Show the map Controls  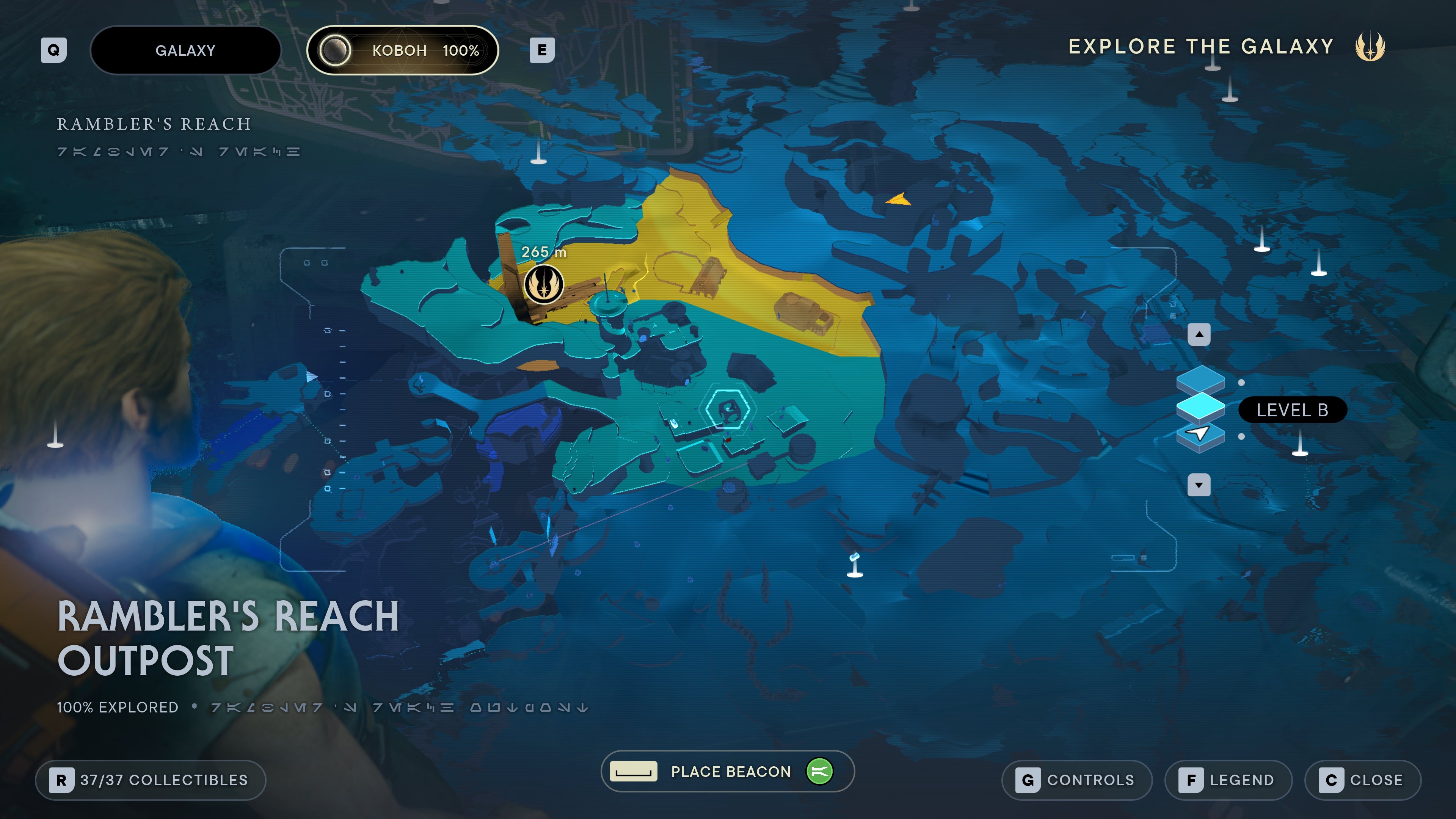pyautogui.click(x=1077, y=780)
